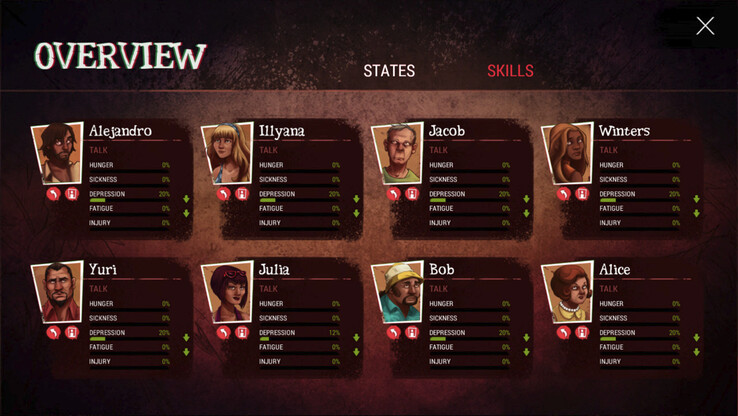Close the Overview screen
Image resolution: width=738 pixels, height=416 pixels.
tap(705, 26)
